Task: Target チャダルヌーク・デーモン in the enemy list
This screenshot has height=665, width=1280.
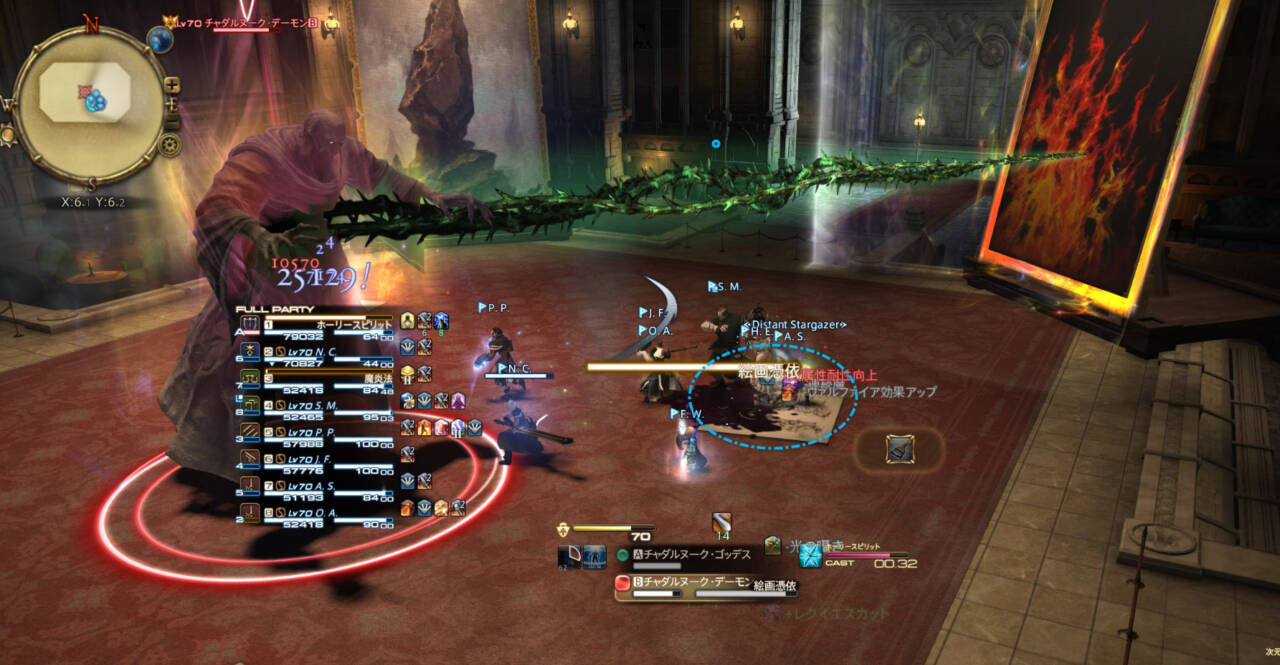Action: click(690, 581)
